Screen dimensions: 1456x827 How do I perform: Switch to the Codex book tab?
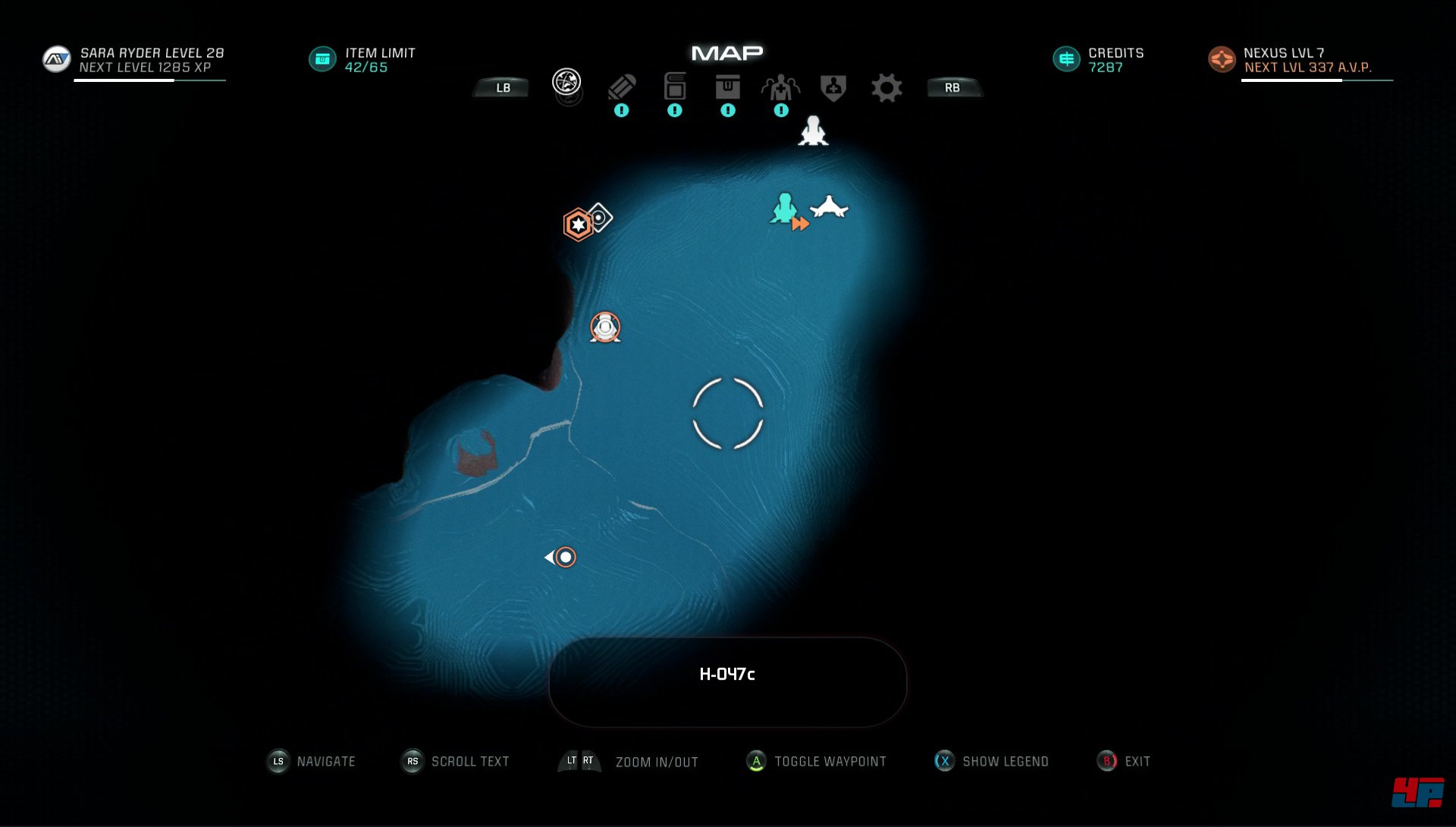(674, 86)
